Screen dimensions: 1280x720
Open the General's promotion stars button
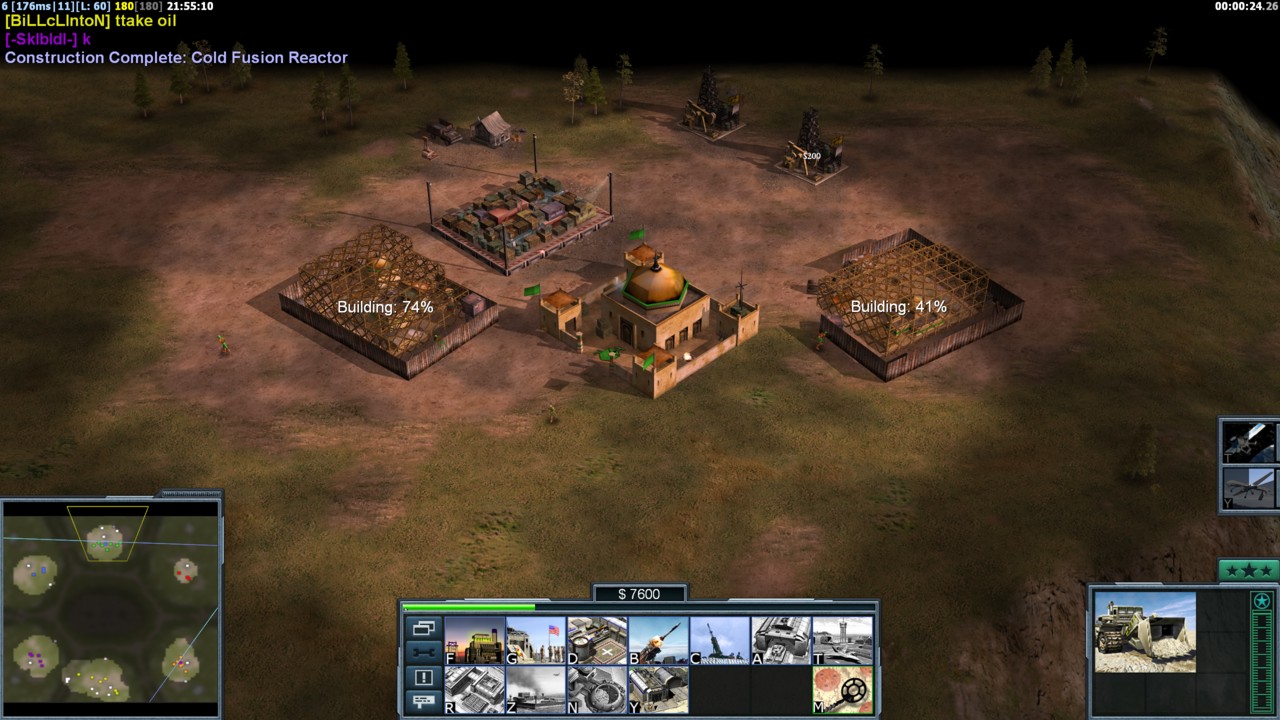(1247, 571)
